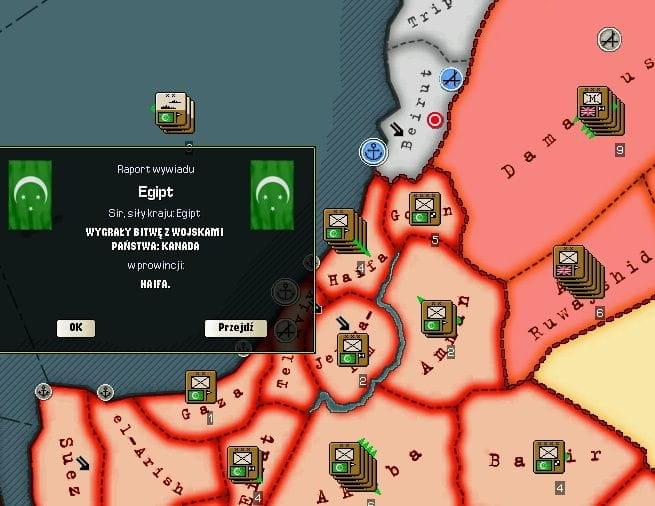Select the Egyptian unit in Amman
655x506 pixels.
436,318
